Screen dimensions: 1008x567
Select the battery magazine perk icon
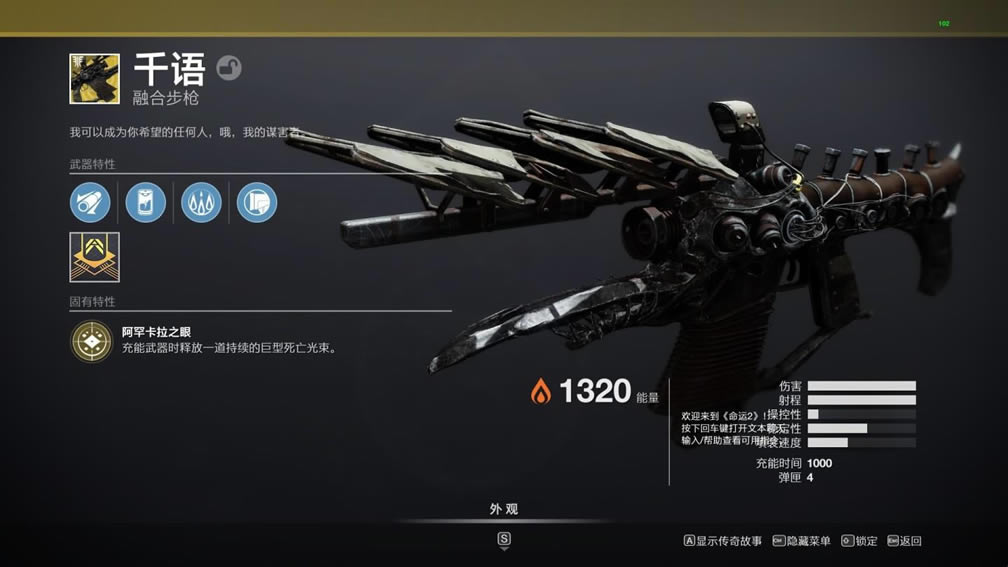pos(145,202)
